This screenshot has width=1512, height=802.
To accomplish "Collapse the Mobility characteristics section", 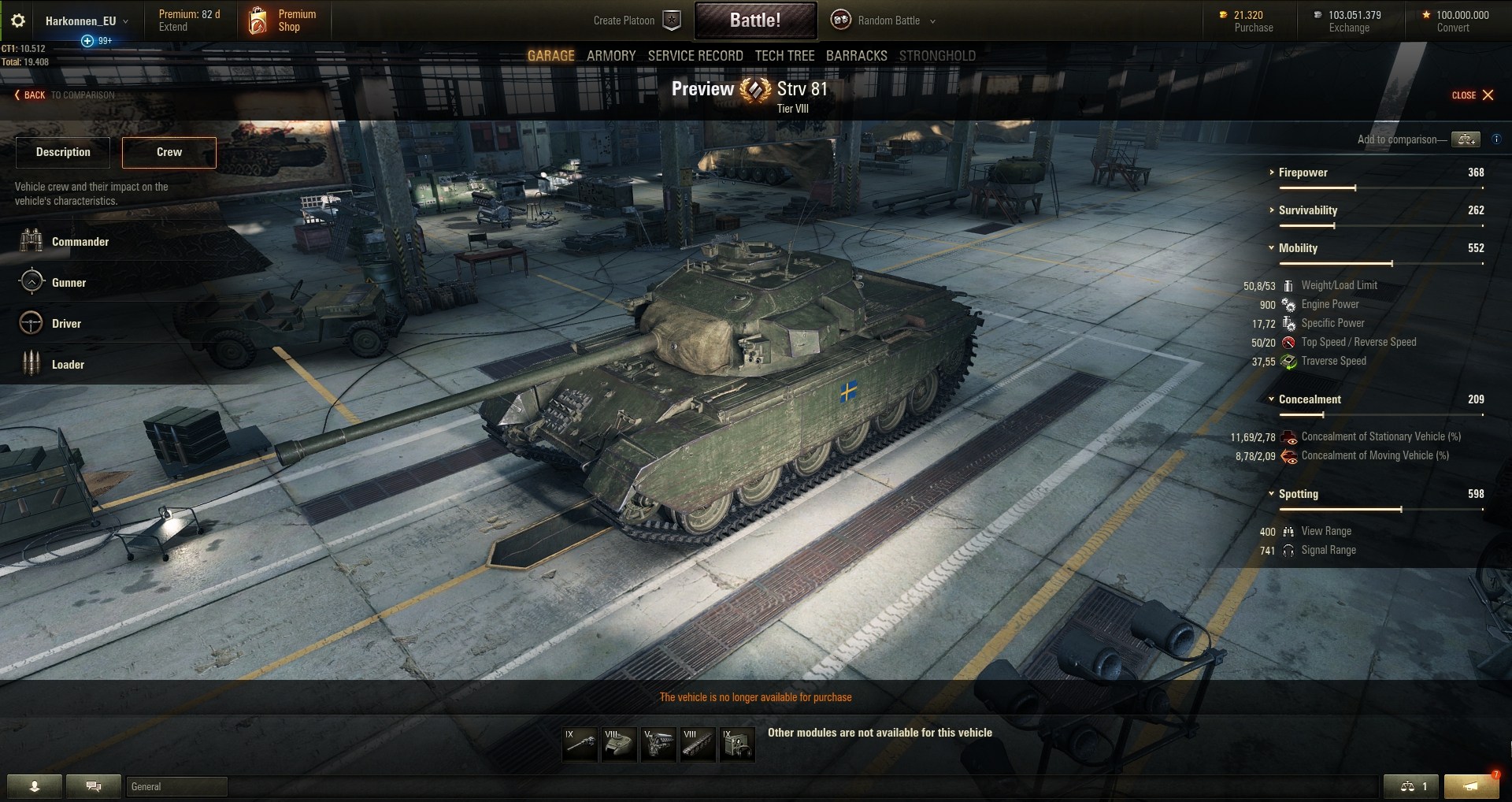I will point(1297,248).
